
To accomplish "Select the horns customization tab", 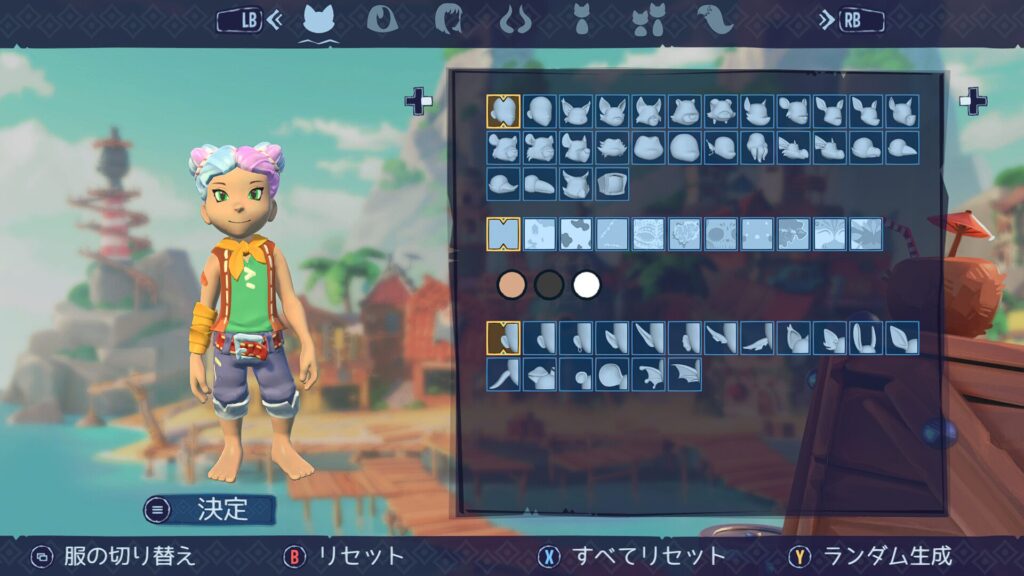I will pyautogui.click(x=516, y=19).
